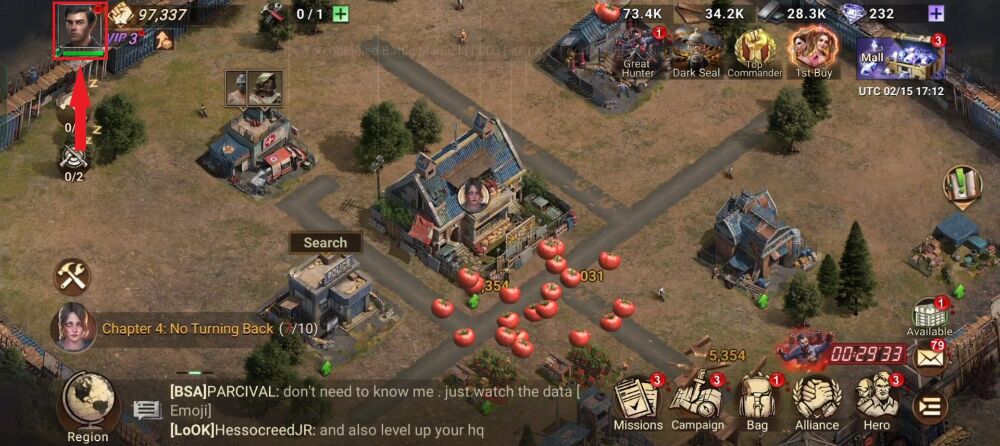Tap the VIP 3 badge
Image resolution: width=1000 pixels, height=446 pixels.
[x=123, y=39]
